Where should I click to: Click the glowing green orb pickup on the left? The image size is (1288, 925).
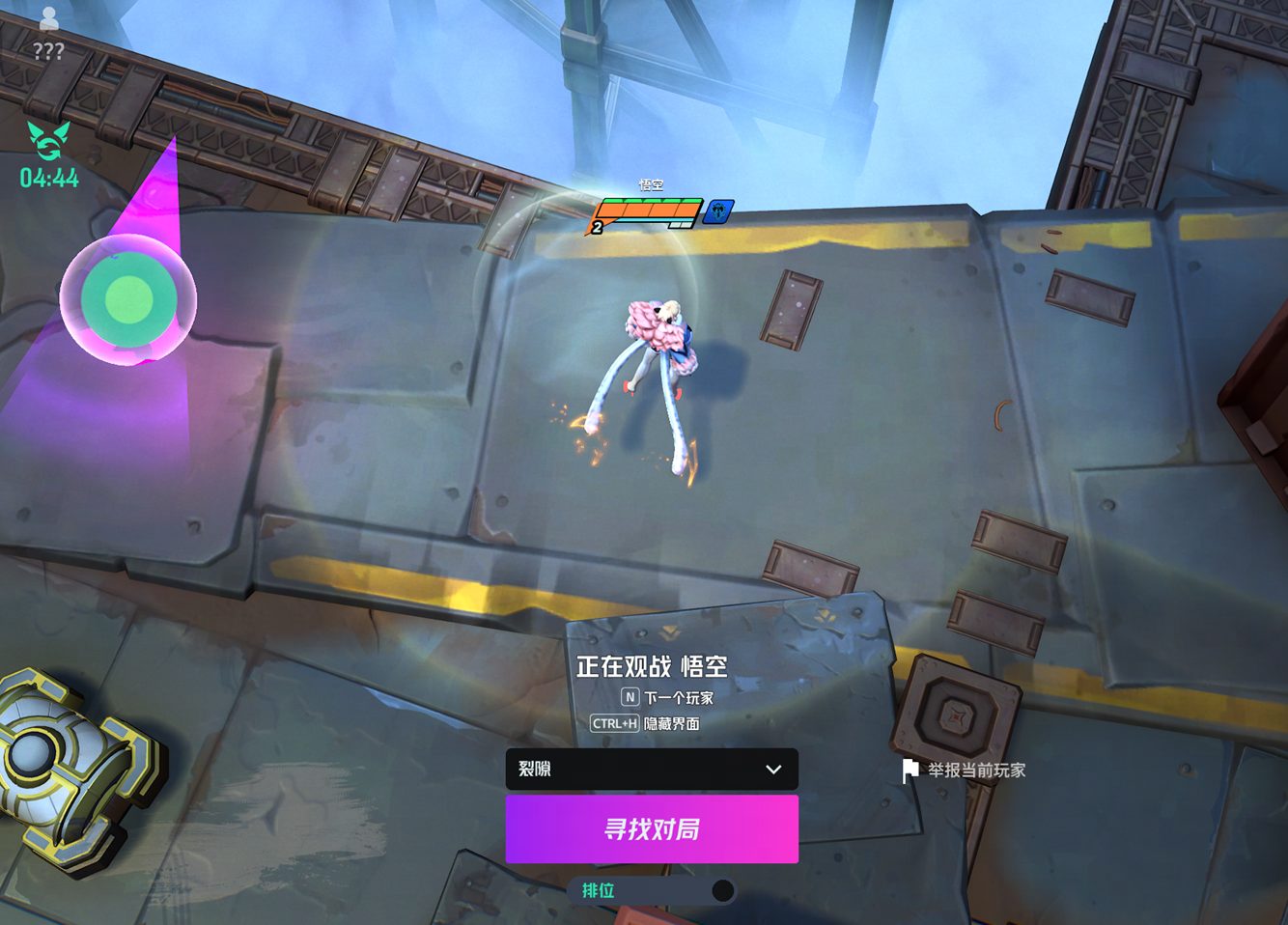click(128, 300)
